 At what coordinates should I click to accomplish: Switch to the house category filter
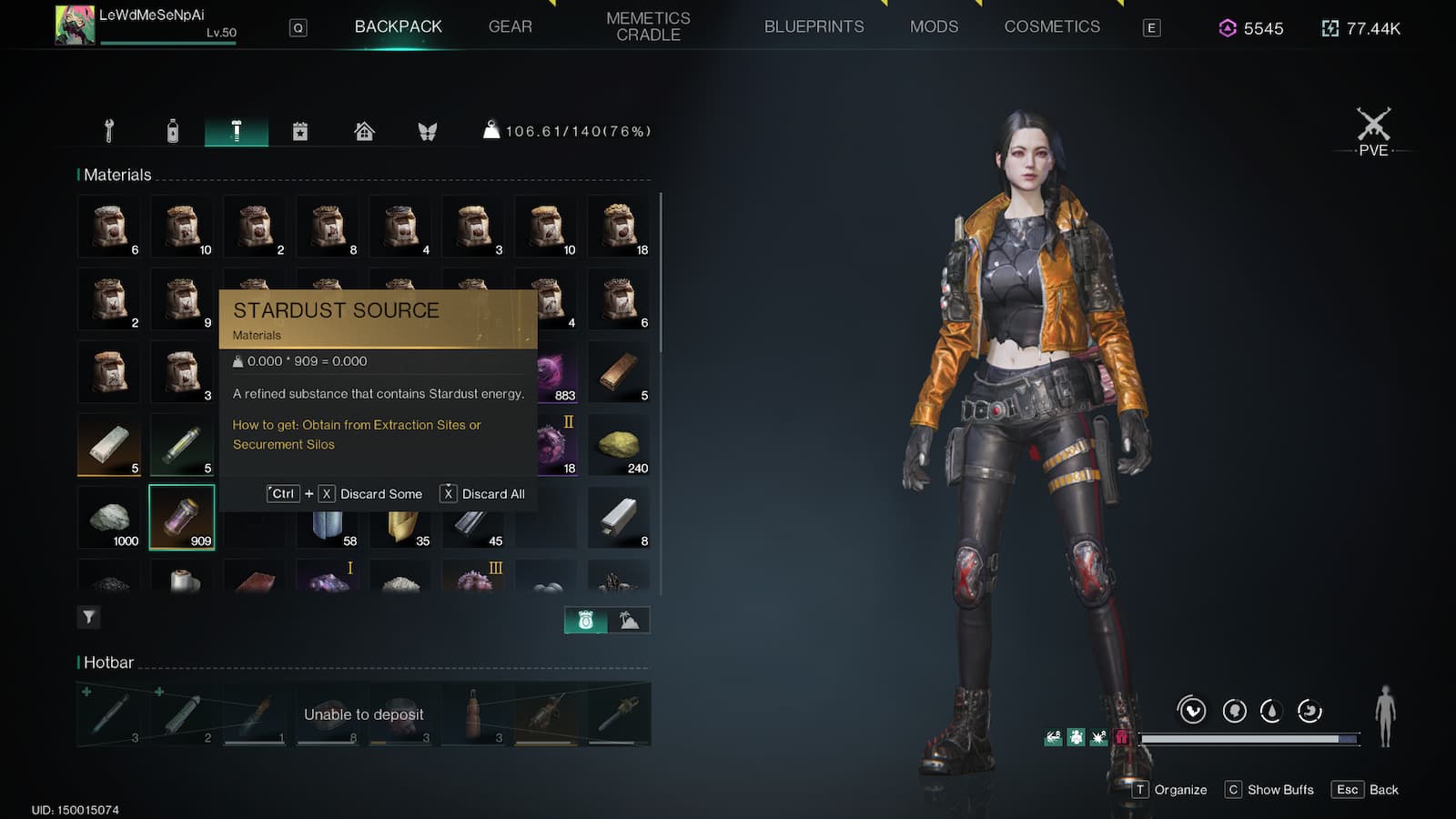click(364, 131)
